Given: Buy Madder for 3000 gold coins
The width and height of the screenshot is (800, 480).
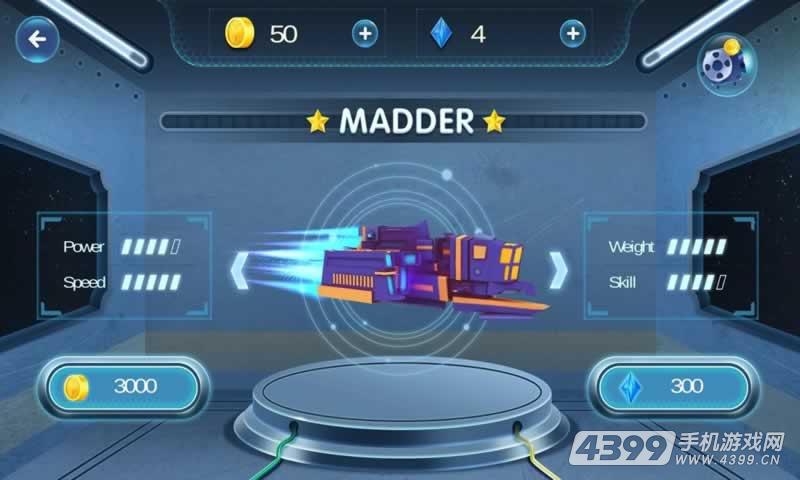Looking at the screenshot, I should click(x=124, y=387).
